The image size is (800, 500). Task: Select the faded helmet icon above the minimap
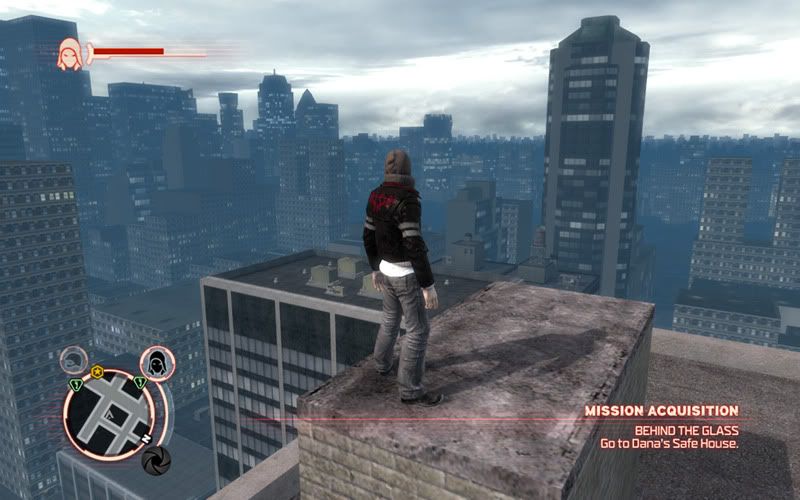click(74, 359)
